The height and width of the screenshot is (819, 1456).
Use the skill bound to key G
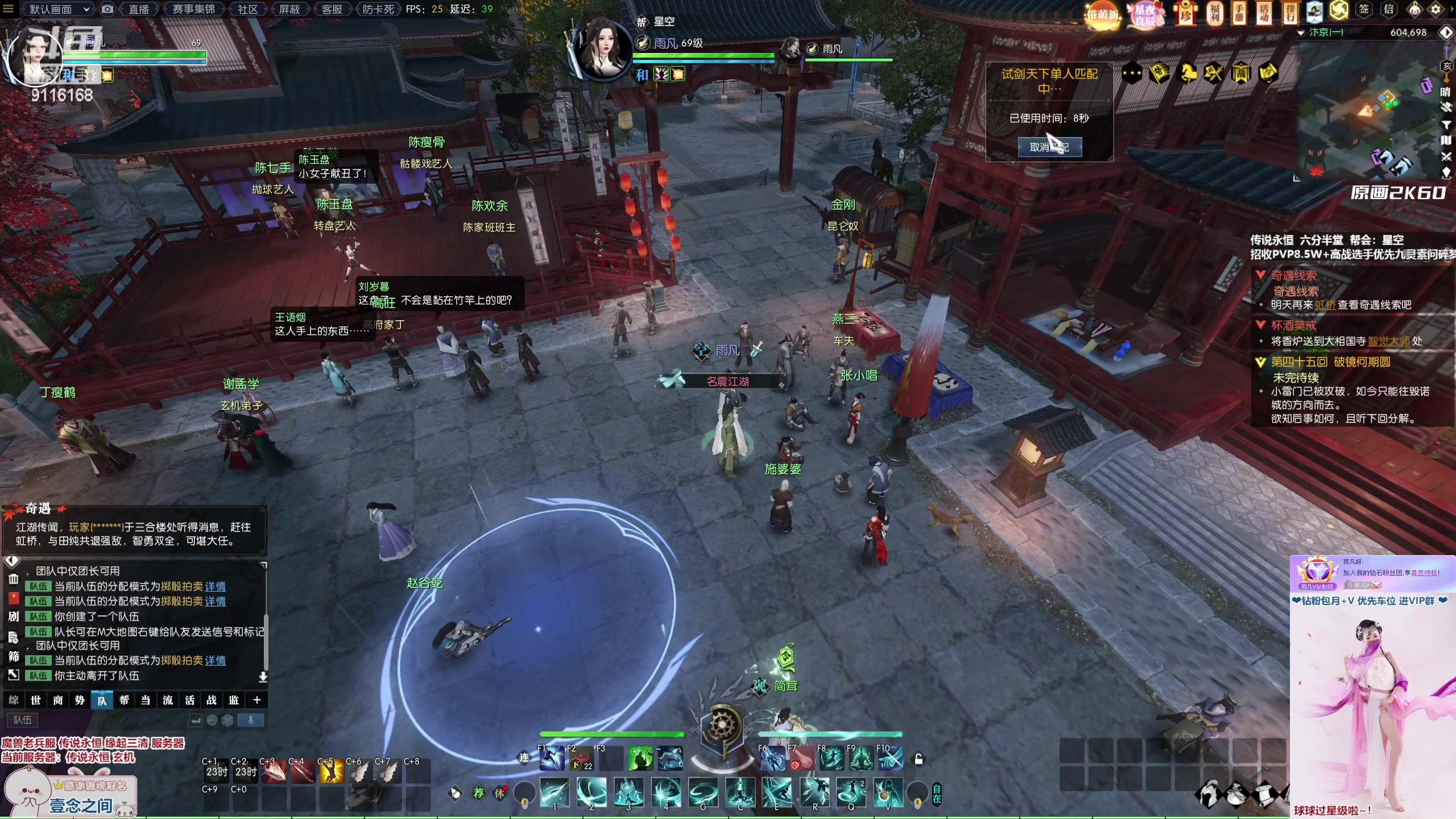703,792
